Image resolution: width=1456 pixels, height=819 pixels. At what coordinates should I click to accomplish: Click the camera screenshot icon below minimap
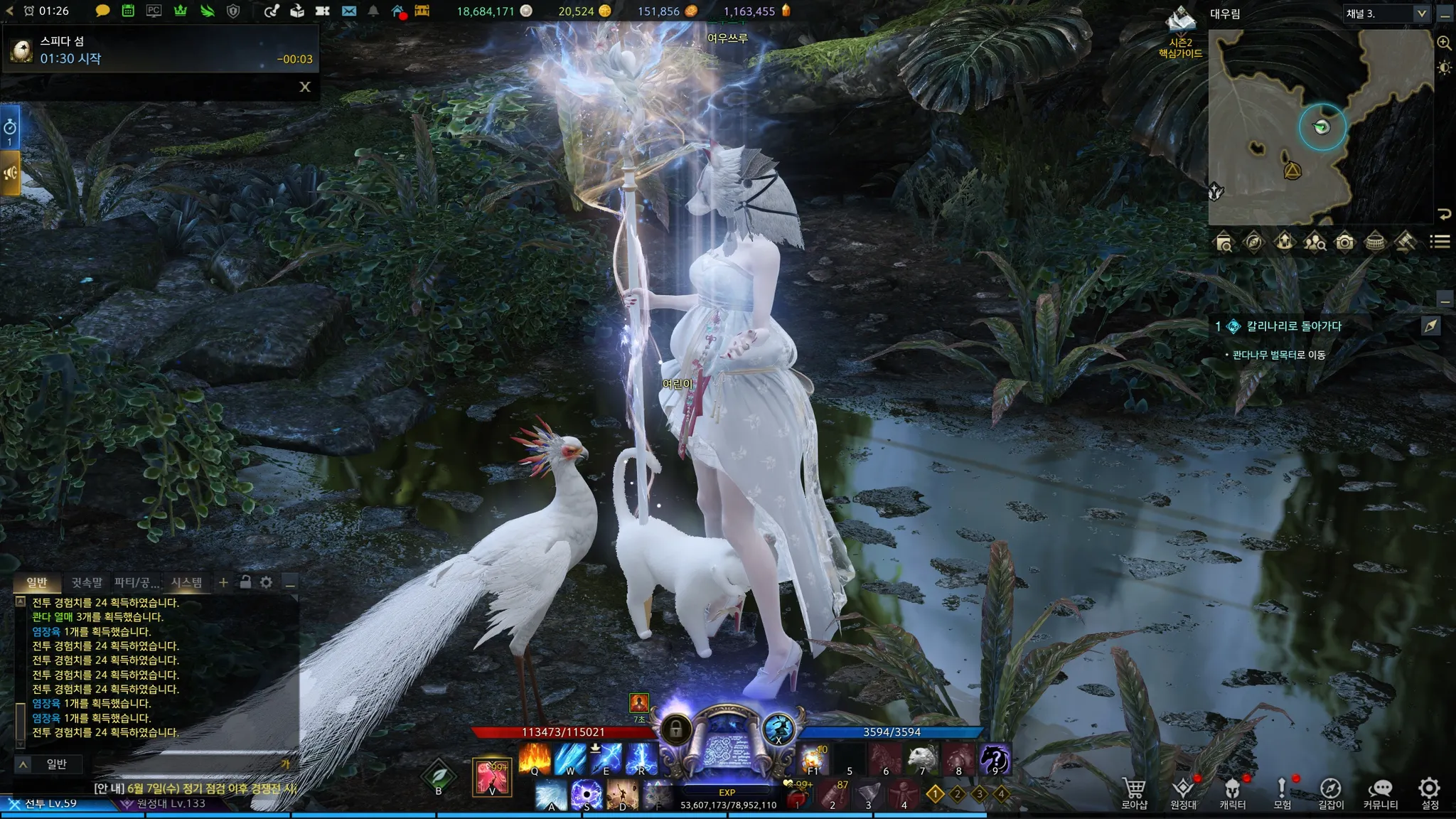(x=1344, y=242)
